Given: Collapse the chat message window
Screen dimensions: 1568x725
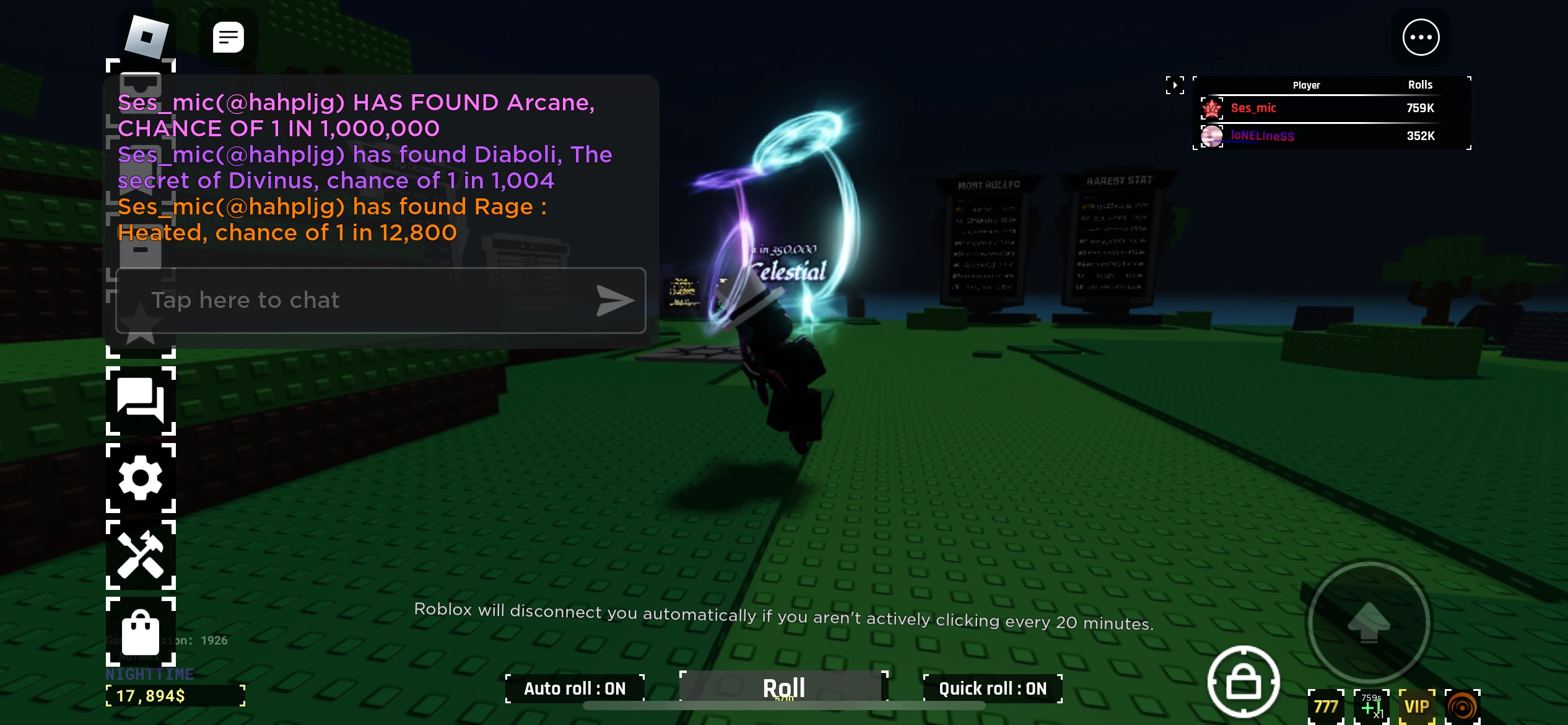Looking at the screenshot, I should click(229, 37).
